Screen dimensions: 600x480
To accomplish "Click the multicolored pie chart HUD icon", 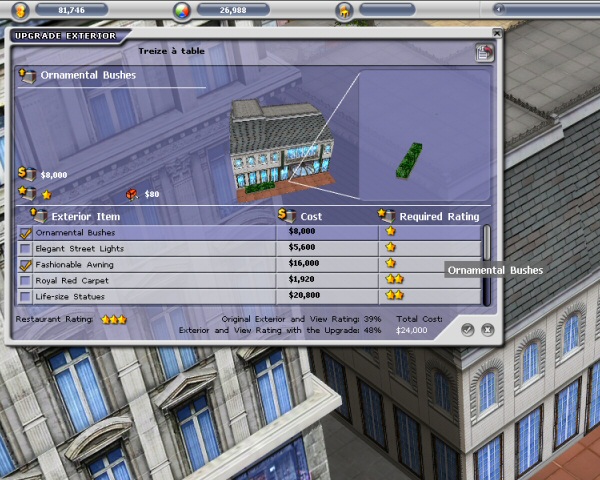I will coord(181,11).
